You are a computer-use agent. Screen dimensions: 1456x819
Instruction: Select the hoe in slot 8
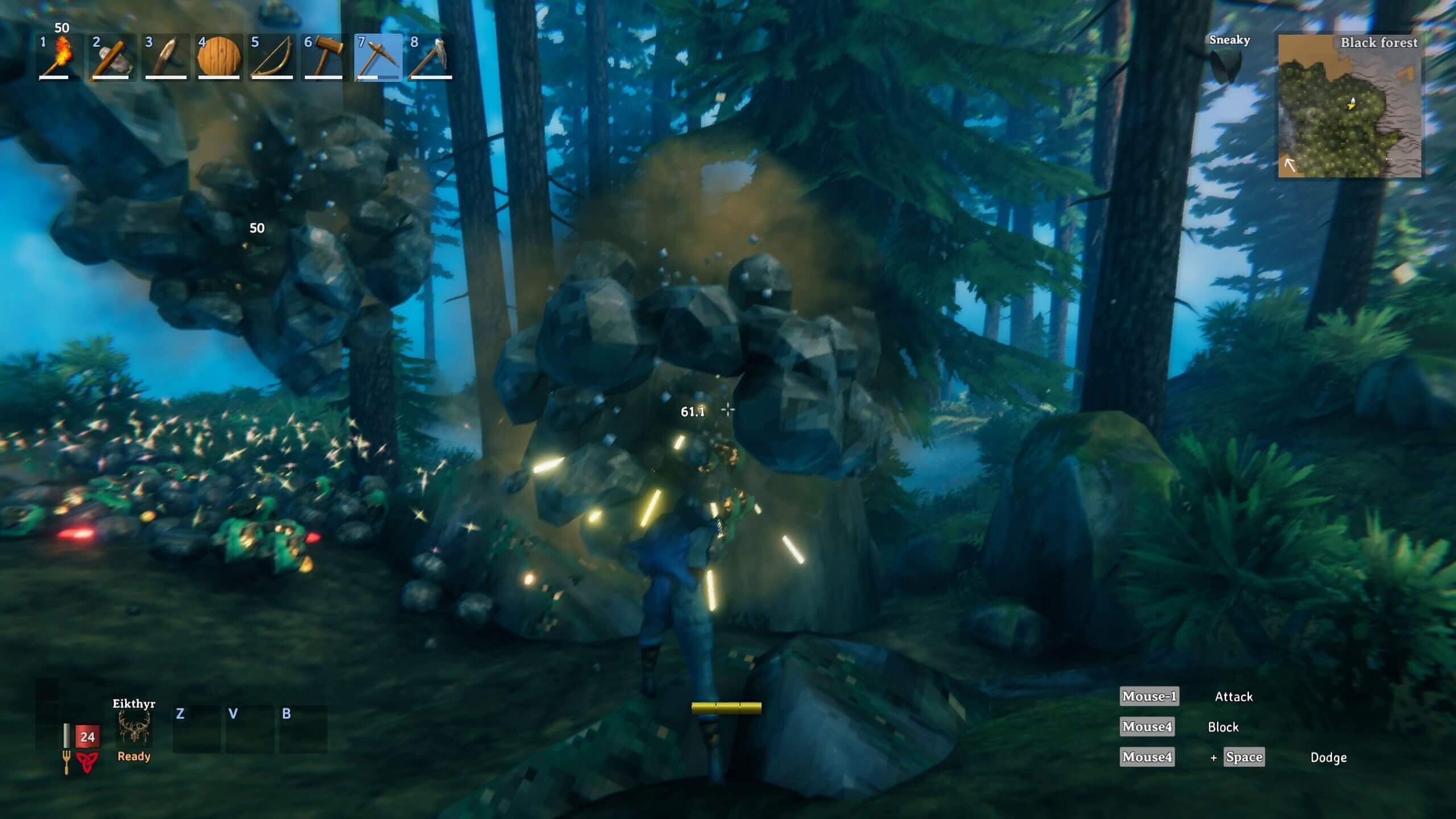point(431,57)
